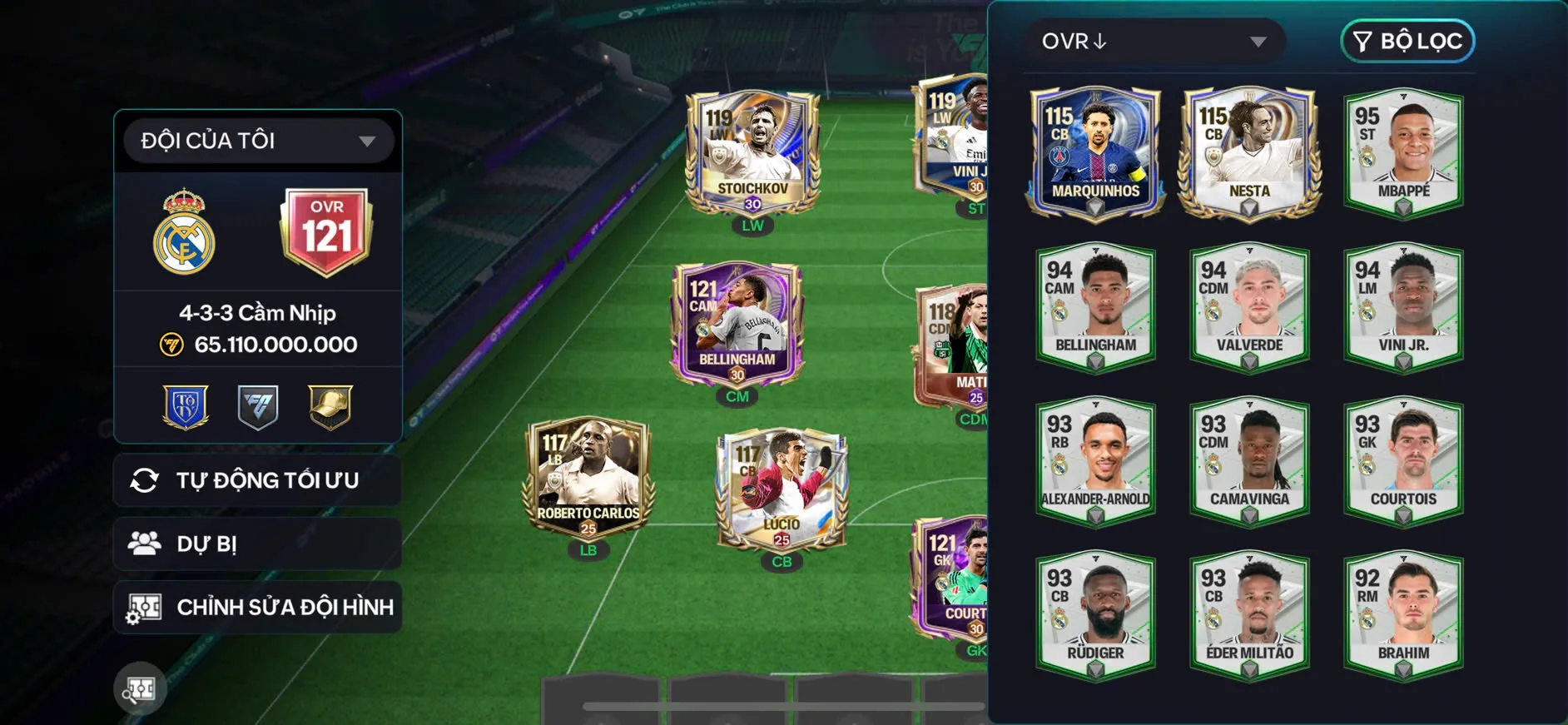Select the Marquinhos 115 CB card
This screenshot has width=1568, height=725.
pos(1095,153)
